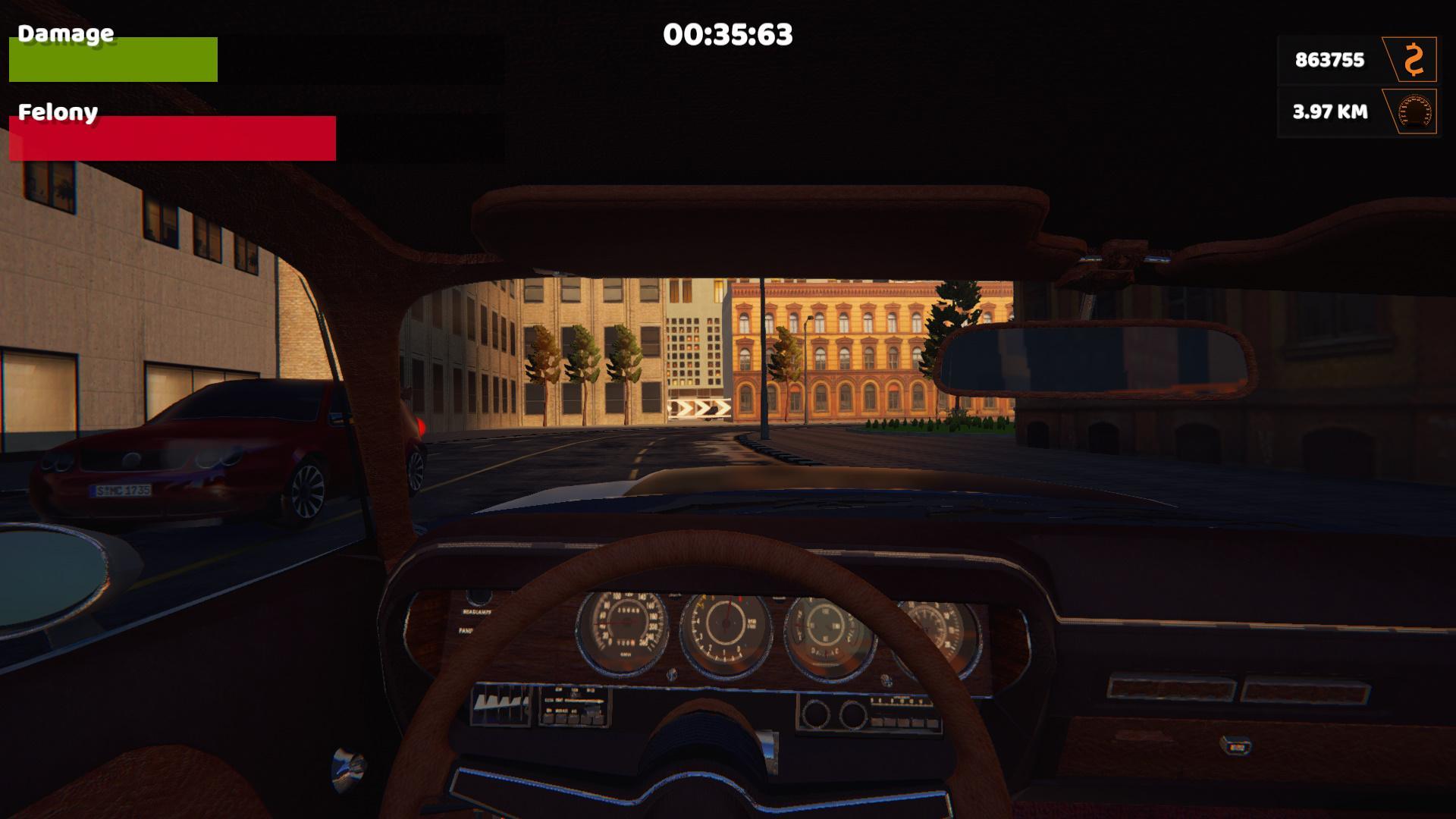Click the fuel gauge on the dashboard

click(827, 626)
